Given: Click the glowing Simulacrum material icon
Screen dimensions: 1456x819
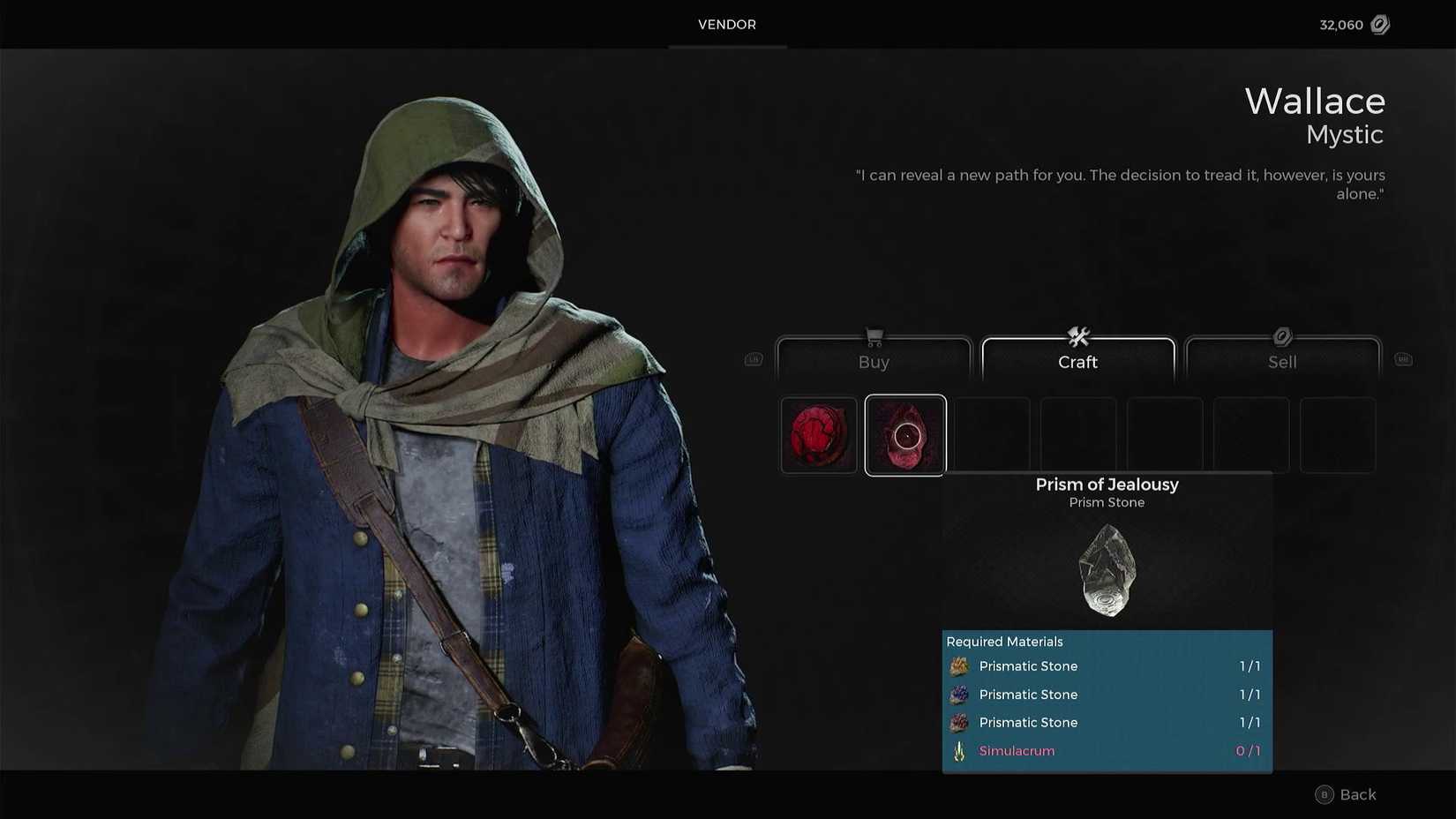Looking at the screenshot, I should [959, 750].
